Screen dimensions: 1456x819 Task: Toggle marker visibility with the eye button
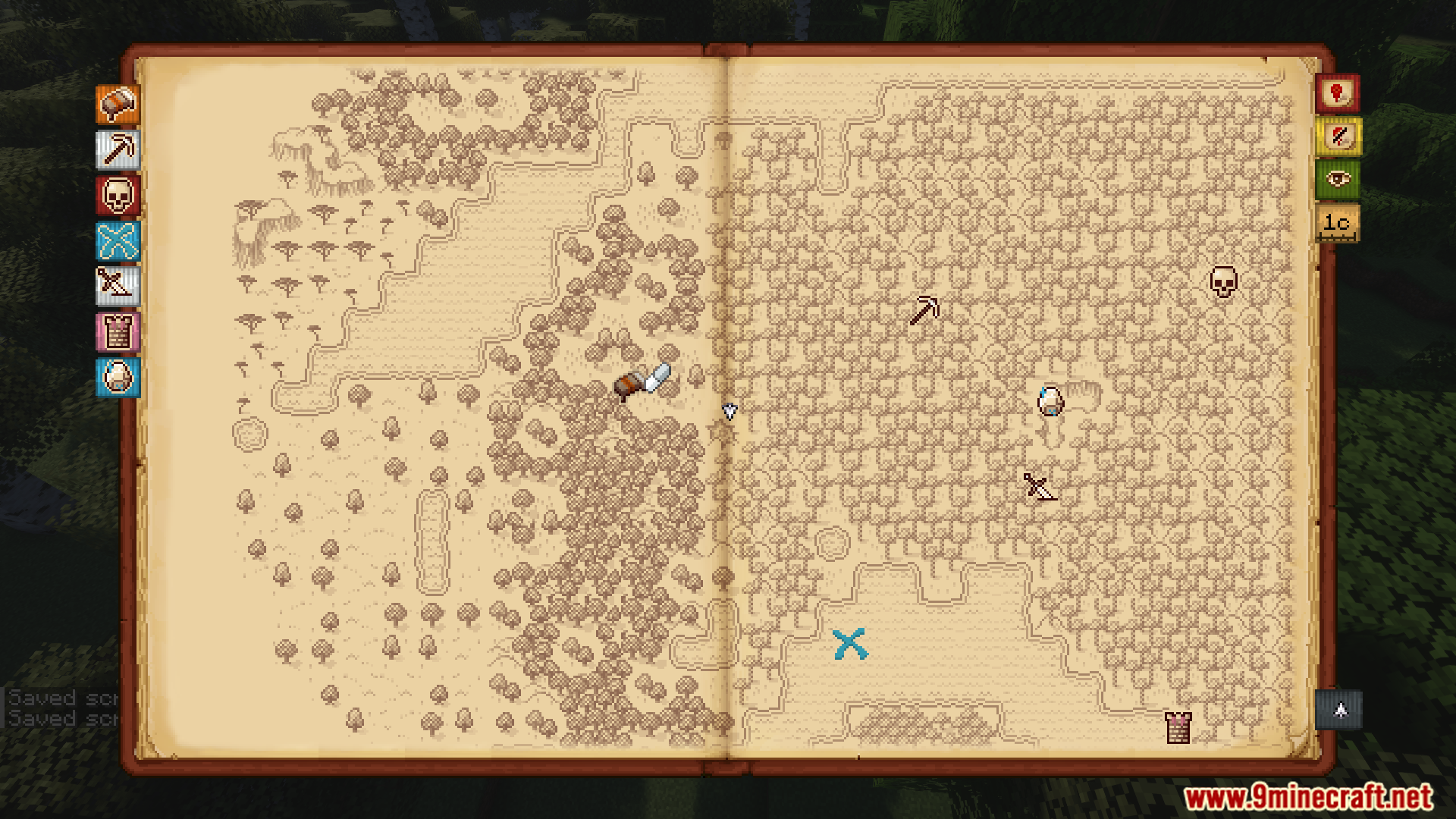pyautogui.click(x=1337, y=180)
